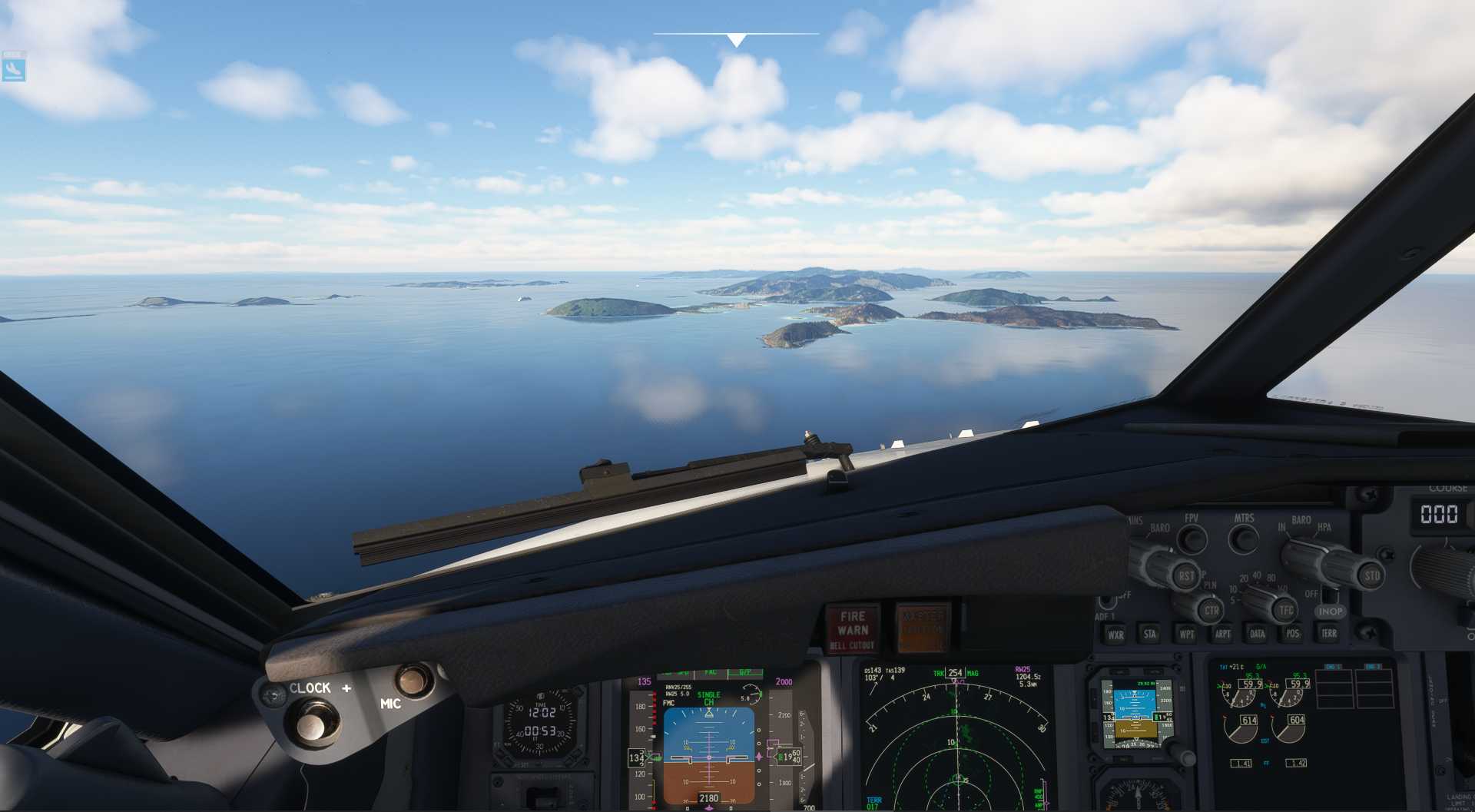Push the RST minimums reset button
This screenshot has height=812, width=1475.
(1187, 575)
